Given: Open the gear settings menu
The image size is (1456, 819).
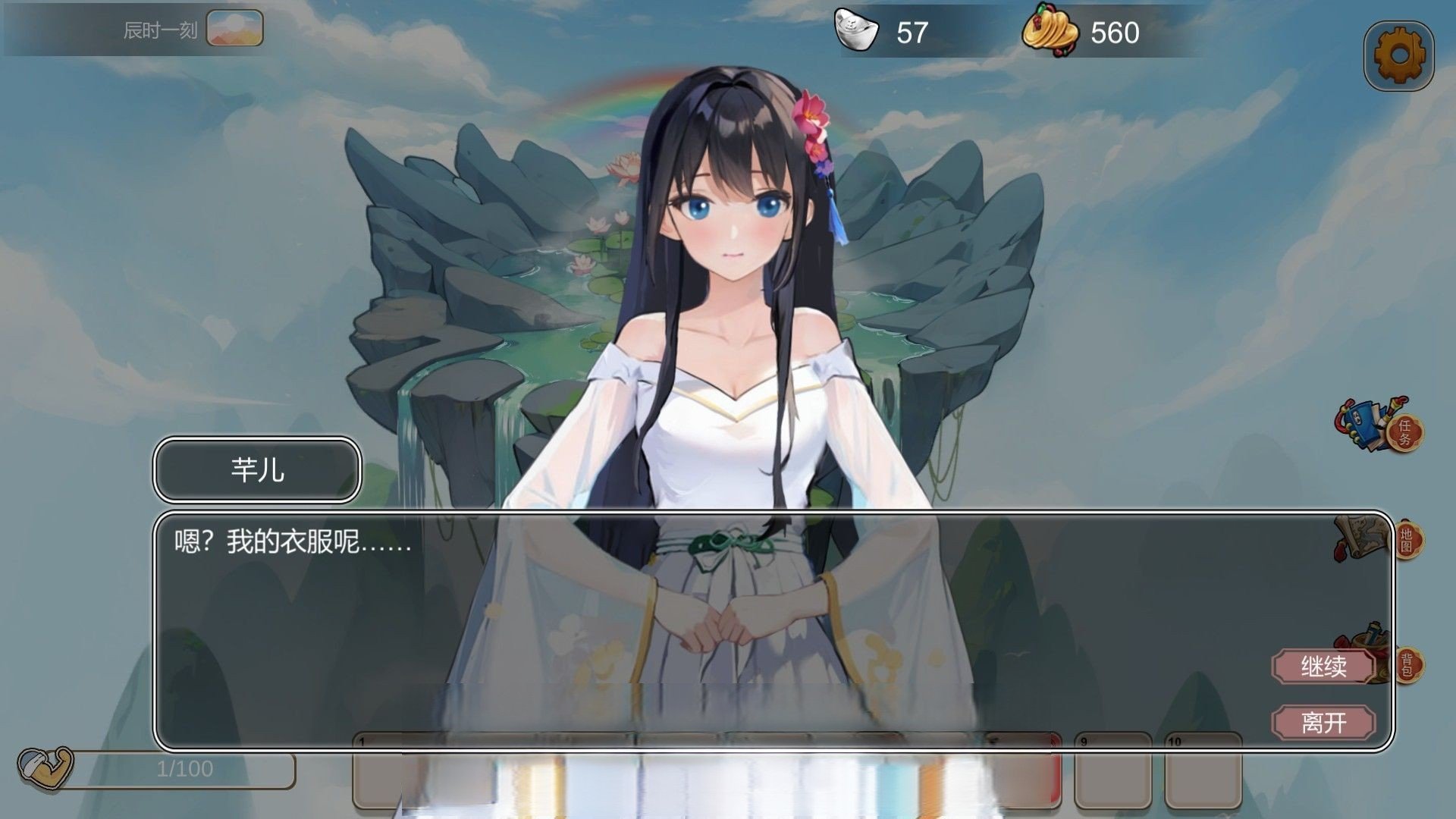Looking at the screenshot, I should tap(1398, 55).
